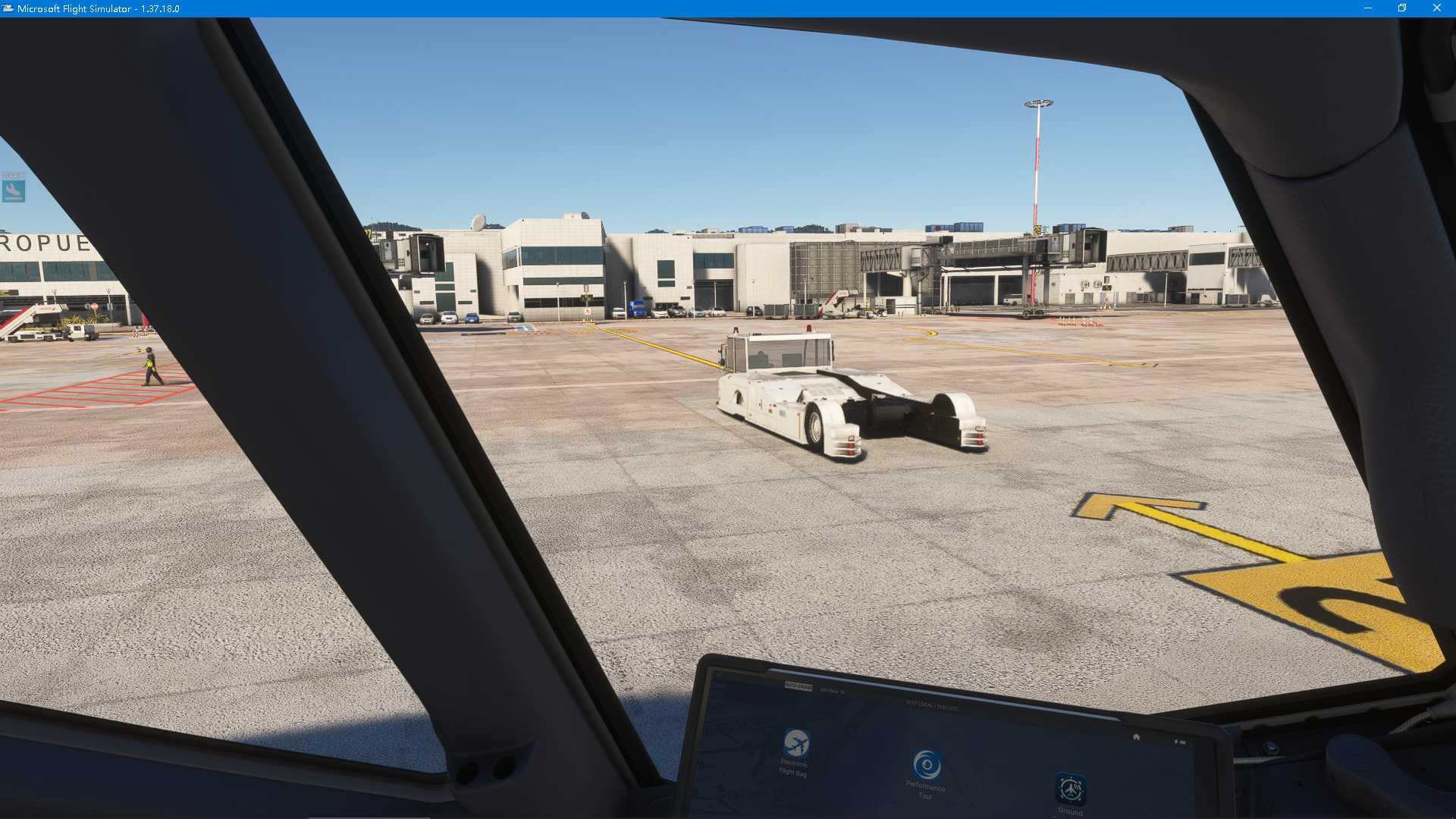Launch the Performance Tour app
This screenshot has height=819, width=1456.
coord(927,764)
